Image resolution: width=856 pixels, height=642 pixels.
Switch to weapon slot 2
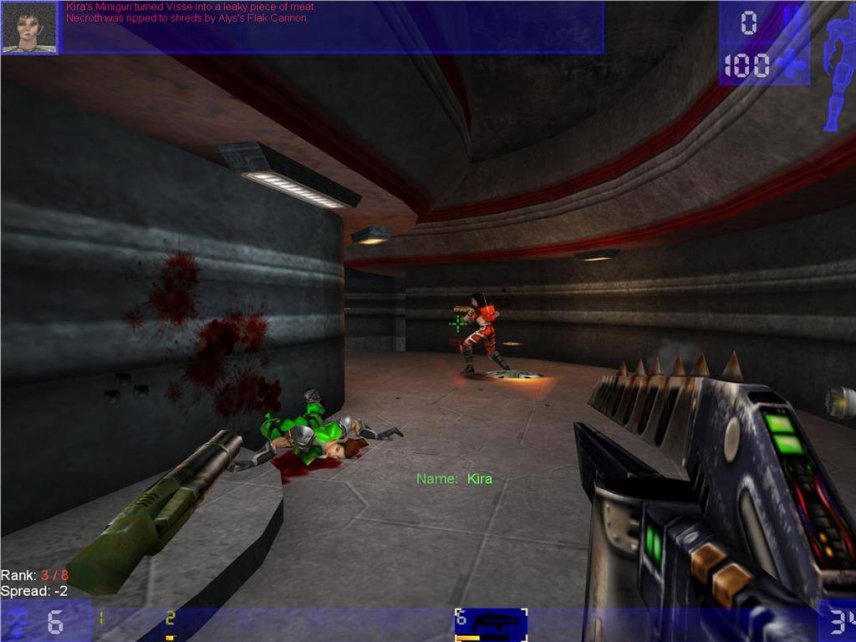tap(171, 624)
